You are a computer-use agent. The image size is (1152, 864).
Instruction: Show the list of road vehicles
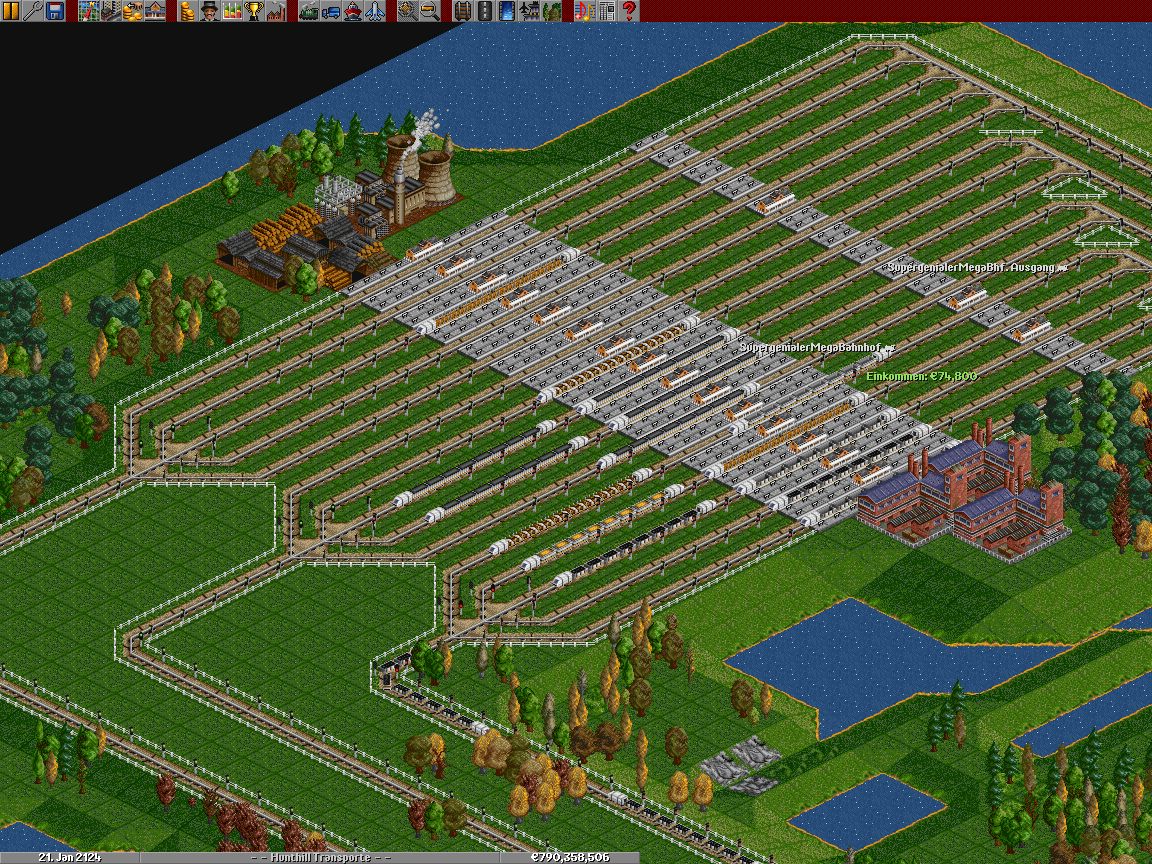tap(330, 11)
